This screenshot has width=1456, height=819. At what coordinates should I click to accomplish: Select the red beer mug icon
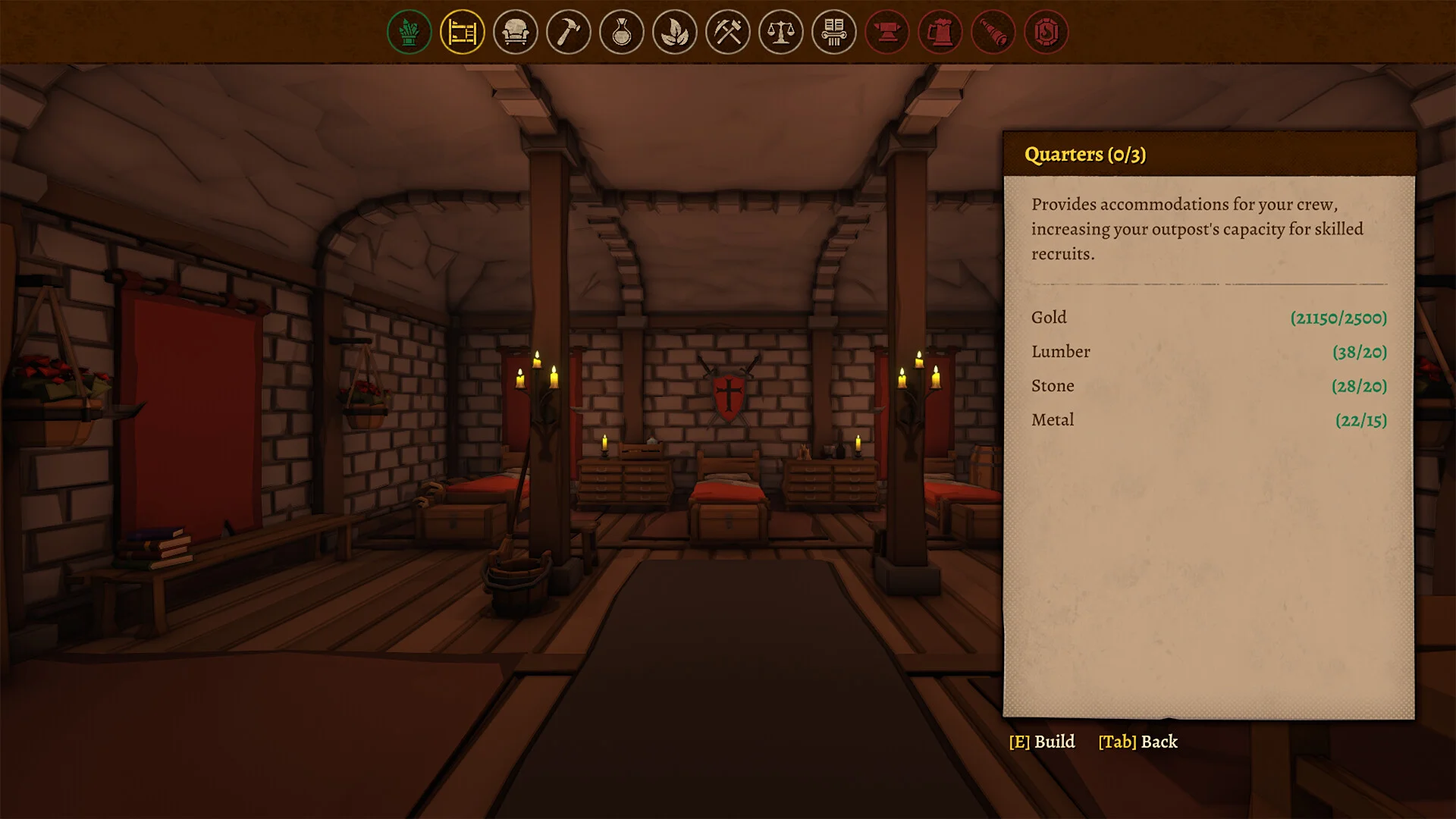pos(940,32)
